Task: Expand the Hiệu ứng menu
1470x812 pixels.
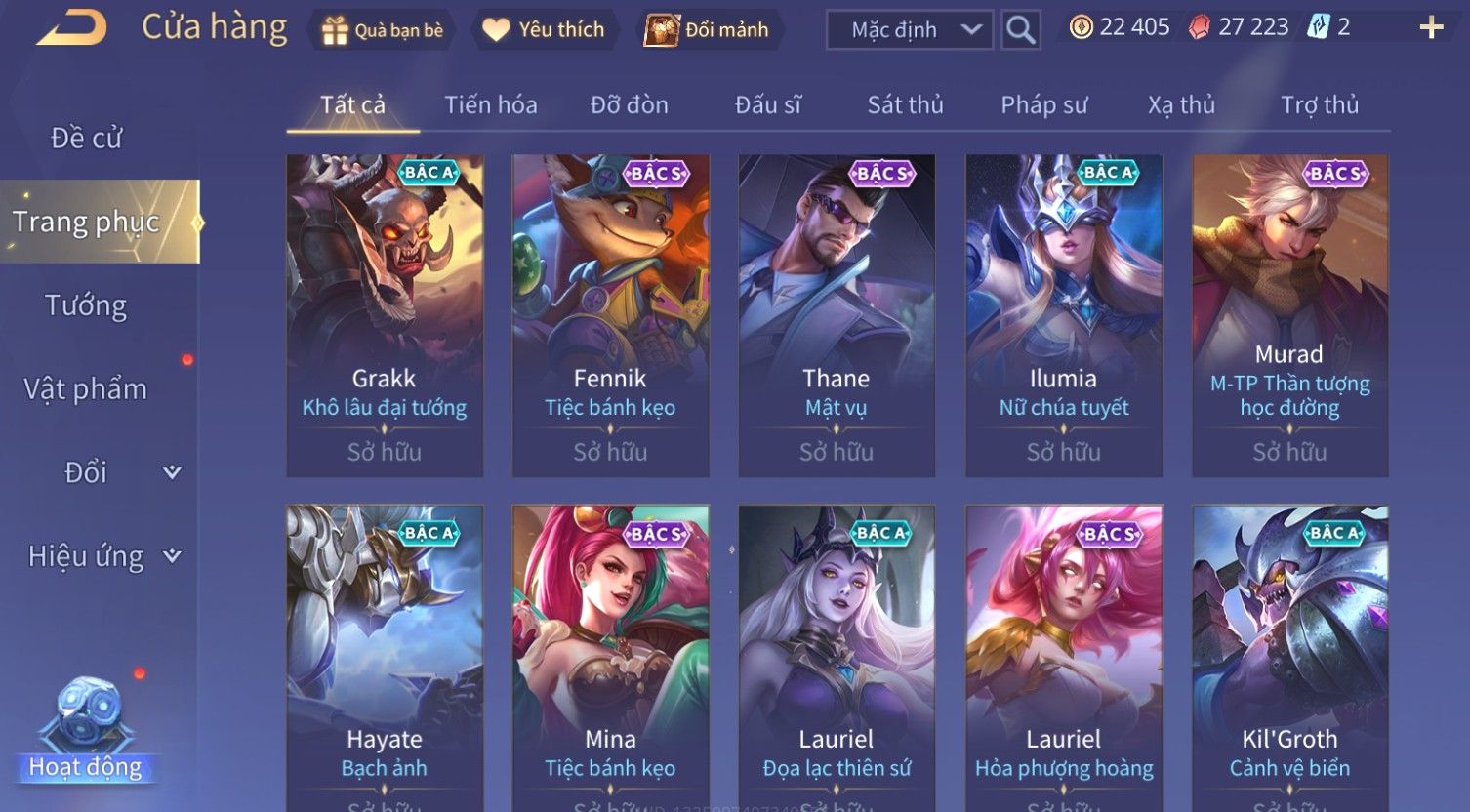Action: (x=102, y=556)
